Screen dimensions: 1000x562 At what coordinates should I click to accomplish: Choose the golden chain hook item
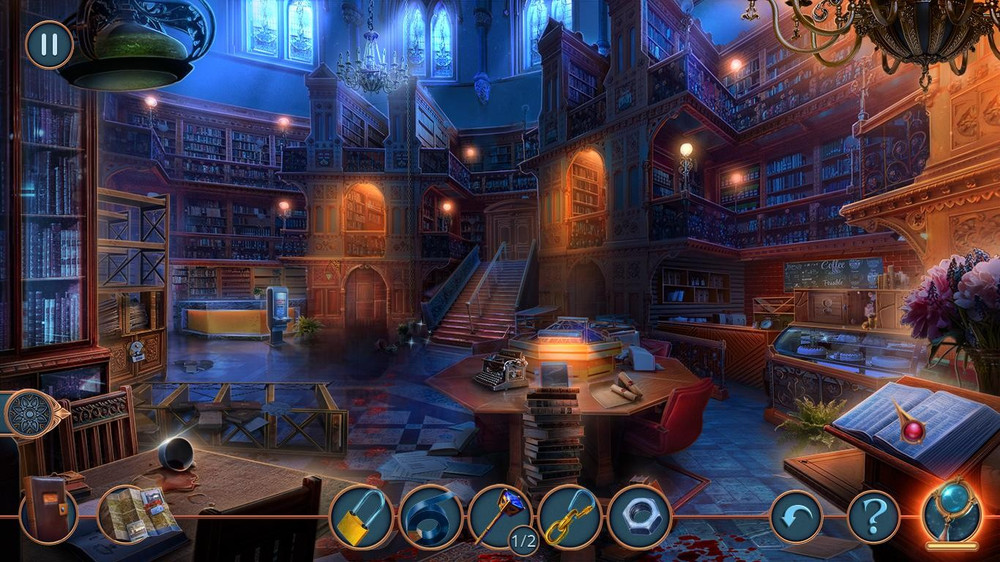[569, 517]
